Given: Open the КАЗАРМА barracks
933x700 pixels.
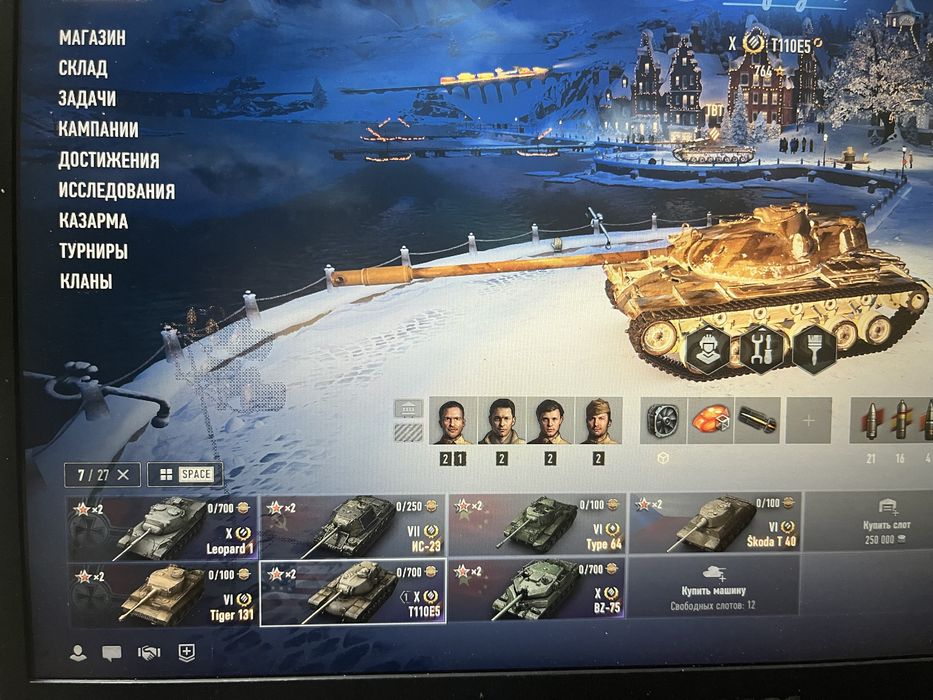Looking at the screenshot, I should (x=93, y=221).
